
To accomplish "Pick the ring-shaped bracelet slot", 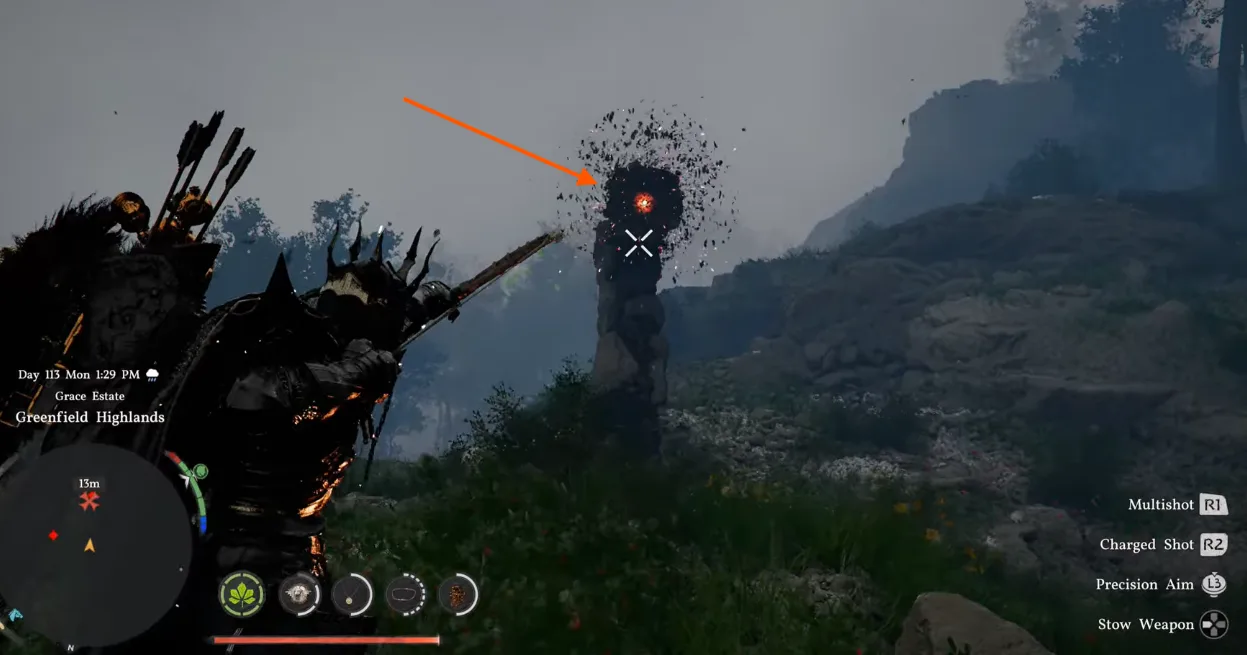I will click(x=406, y=595).
